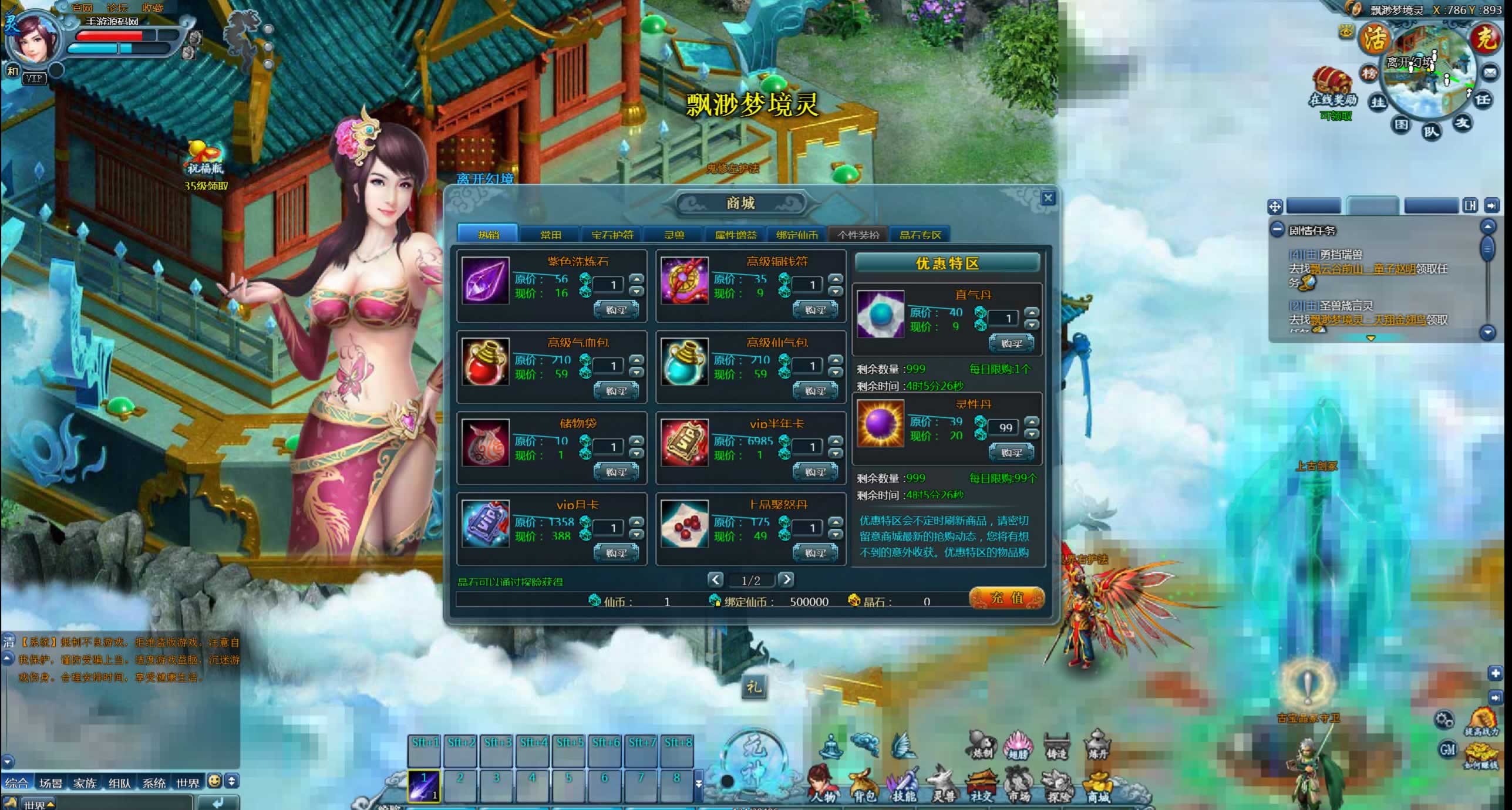This screenshot has height=810, width=1512.
Task: Select the 晶石专区 tab
Action: coord(920,235)
